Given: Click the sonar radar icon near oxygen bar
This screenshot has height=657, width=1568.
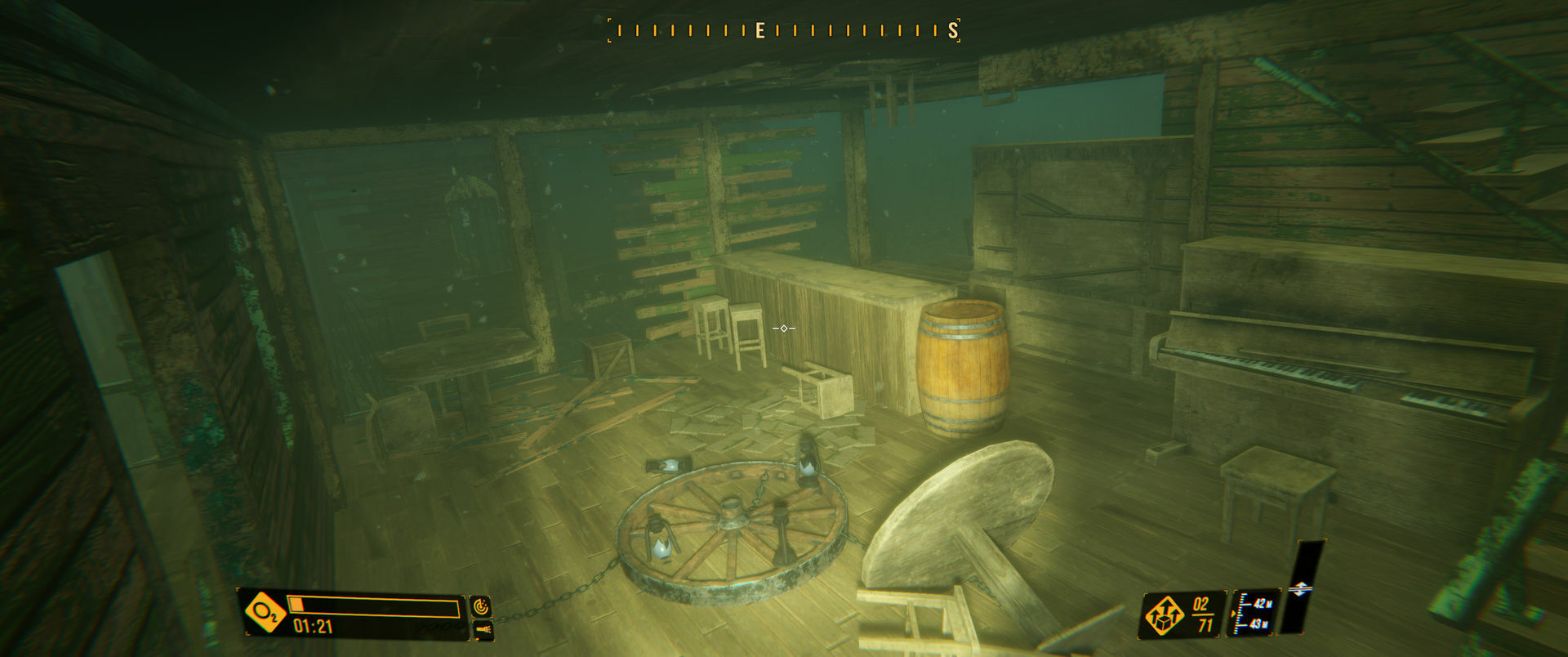Looking at the screenshot, I should [483, 608].
